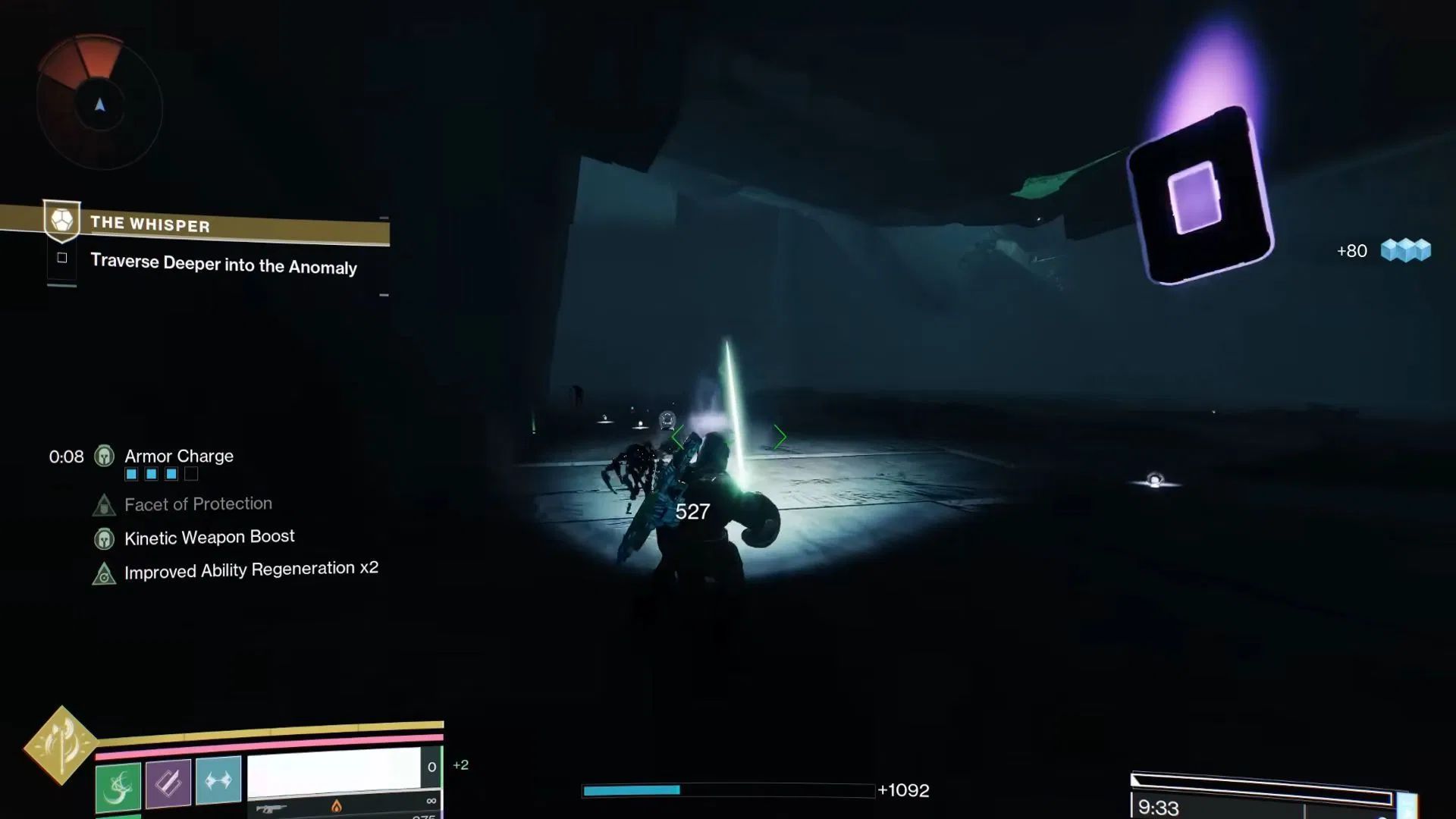
Task: Check the quest objective checkbox square
Action: (x=61, y=258)
